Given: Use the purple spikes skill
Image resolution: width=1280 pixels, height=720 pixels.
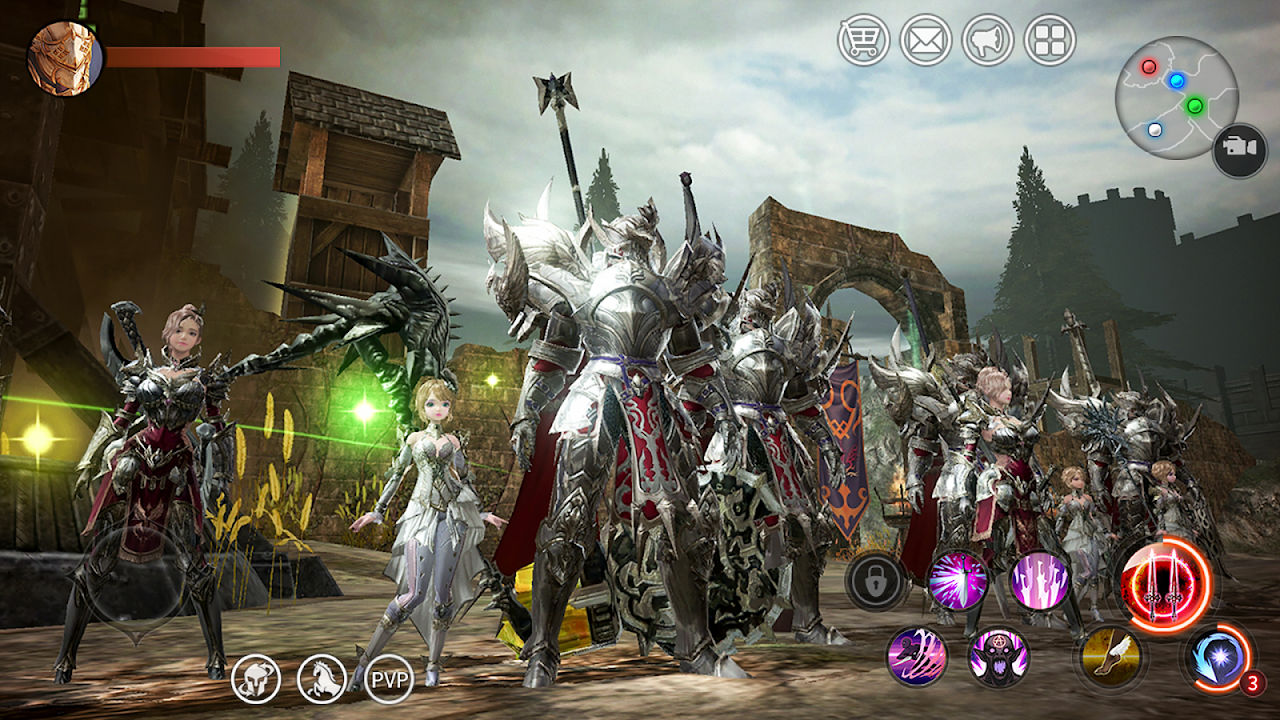Looking at the screenshot, I should click(x=1040, y=580).
